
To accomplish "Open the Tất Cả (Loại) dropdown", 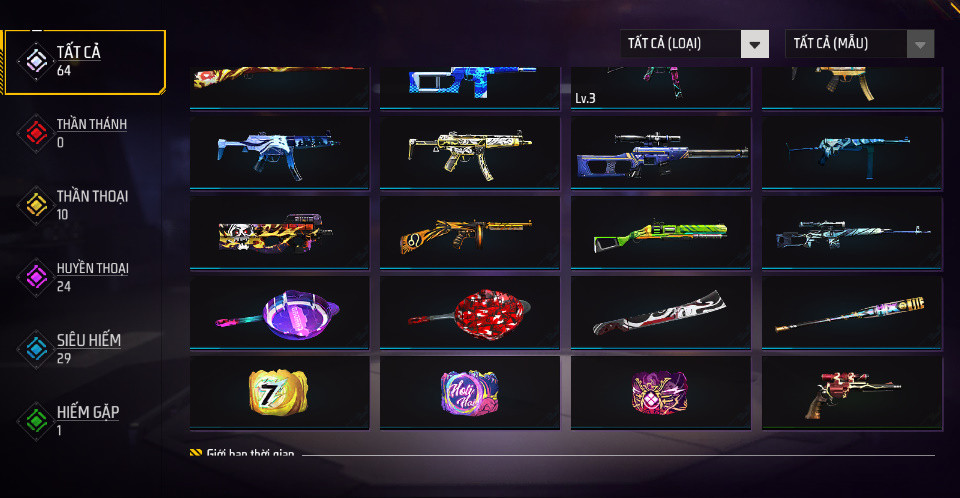I will point(694,44).
